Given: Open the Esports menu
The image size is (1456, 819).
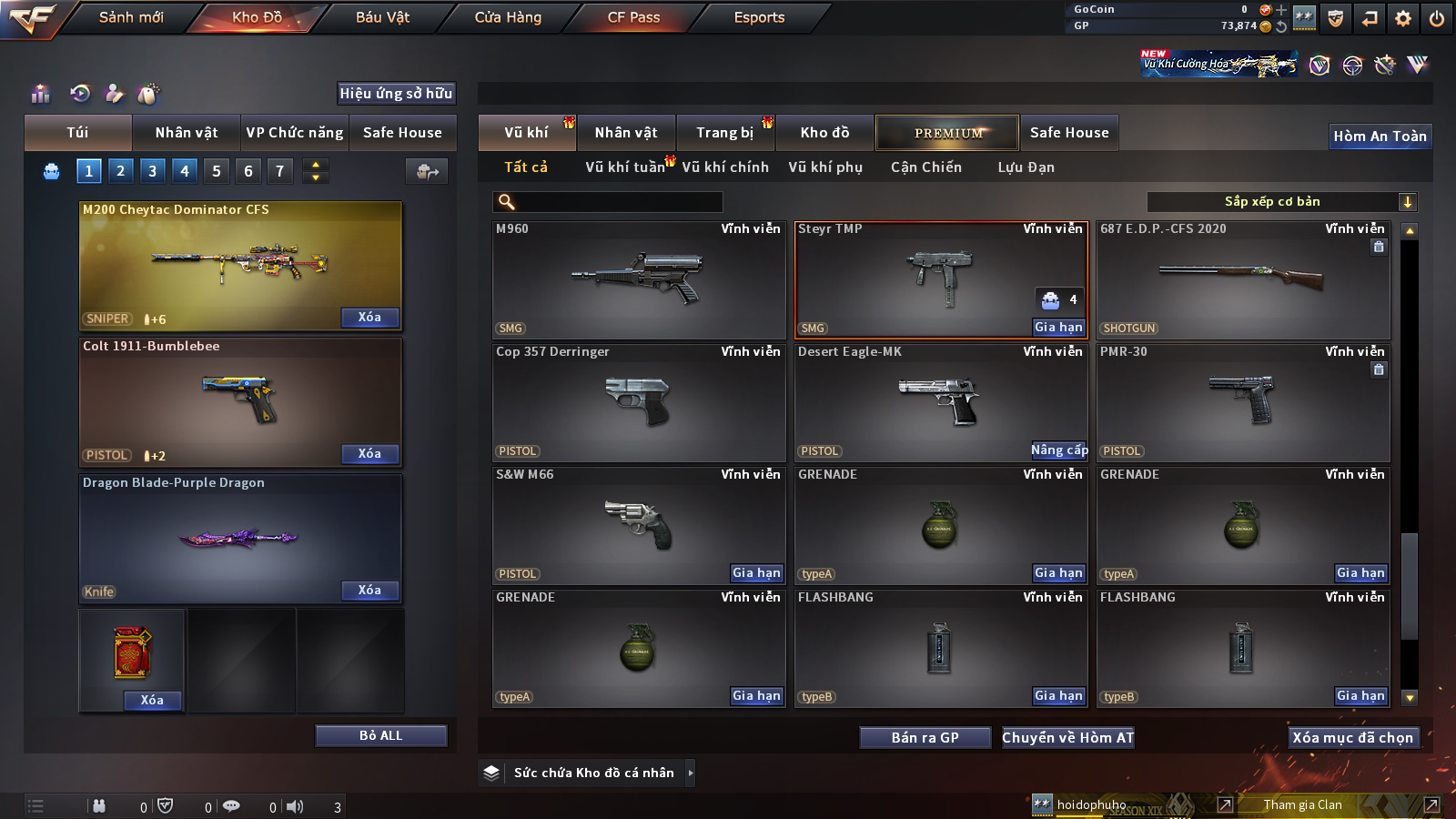Looking at the screenshot, I should (759, 17).
